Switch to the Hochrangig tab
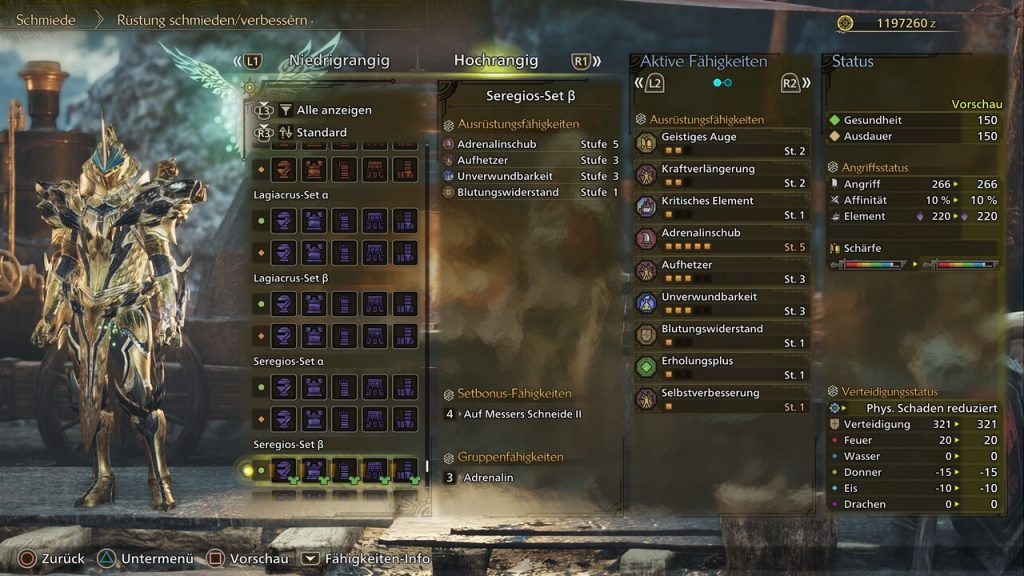 tap(496, 61)
